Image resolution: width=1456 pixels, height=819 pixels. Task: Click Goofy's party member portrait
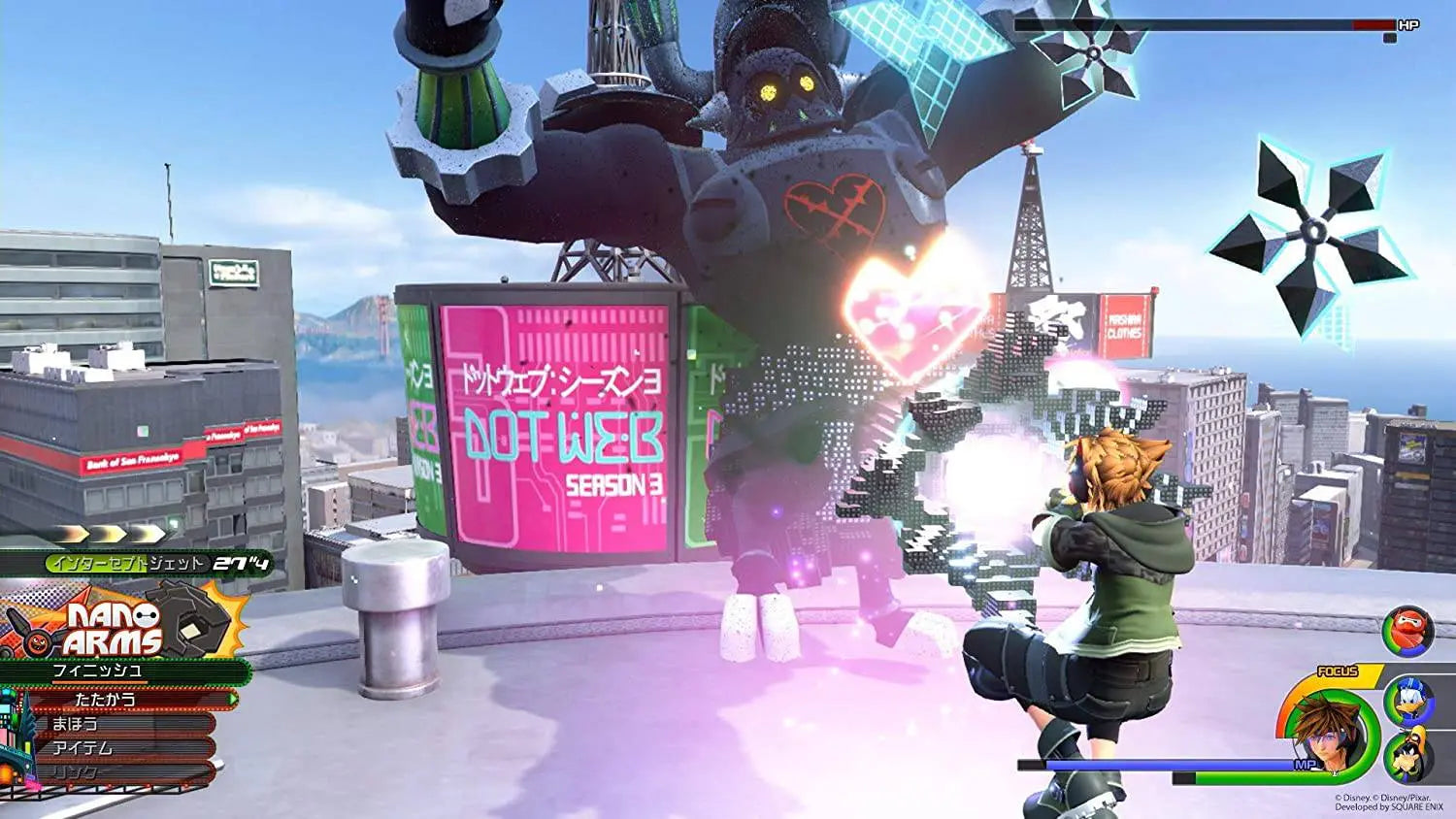click(x=1408, y=754)
